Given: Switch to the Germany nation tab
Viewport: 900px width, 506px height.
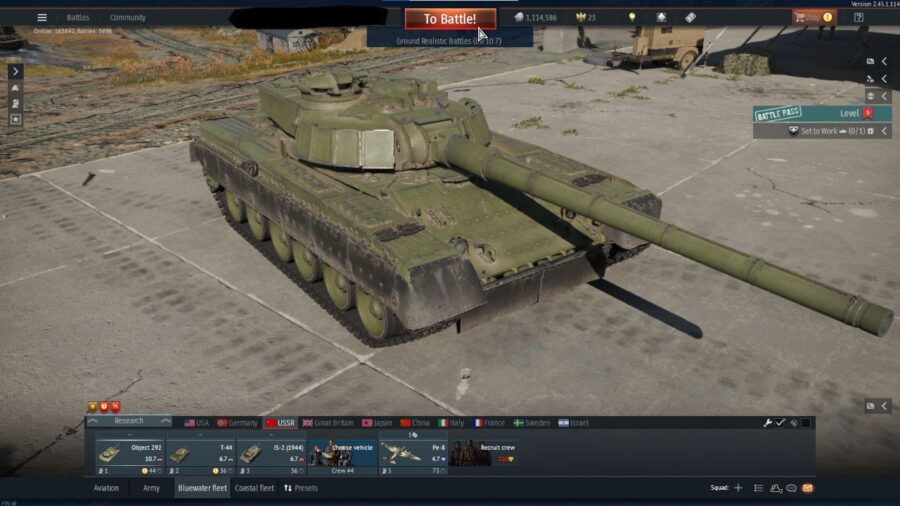Looking at the screenshot, I should (x=238, y=423).
